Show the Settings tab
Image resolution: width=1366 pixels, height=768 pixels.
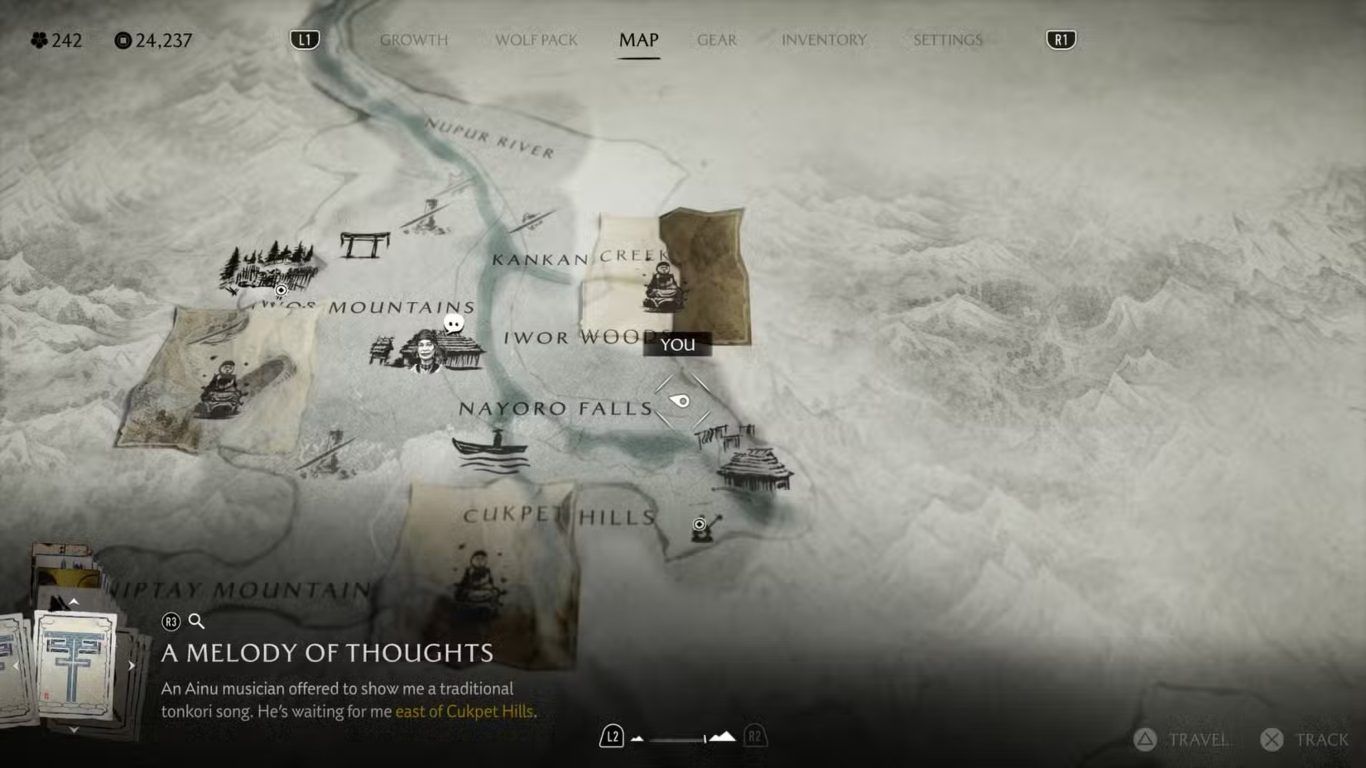tap(947, 40)
